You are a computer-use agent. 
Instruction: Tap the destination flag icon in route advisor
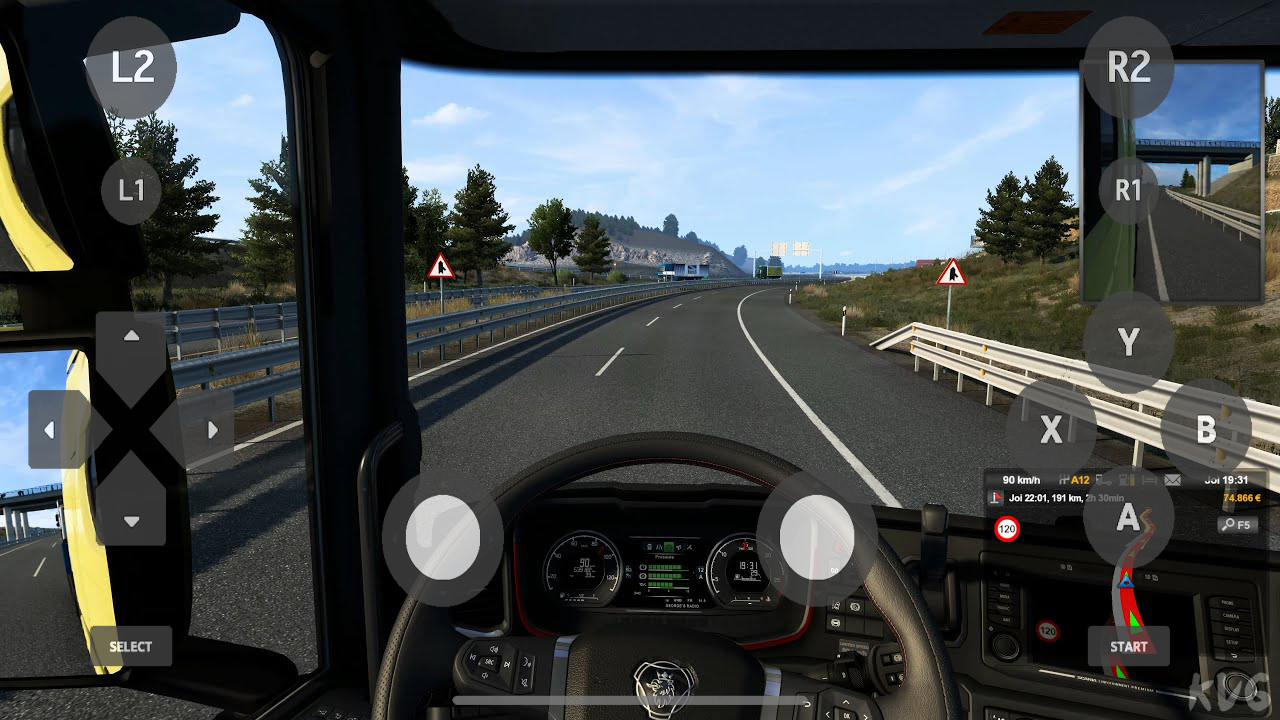click(995, 496)
